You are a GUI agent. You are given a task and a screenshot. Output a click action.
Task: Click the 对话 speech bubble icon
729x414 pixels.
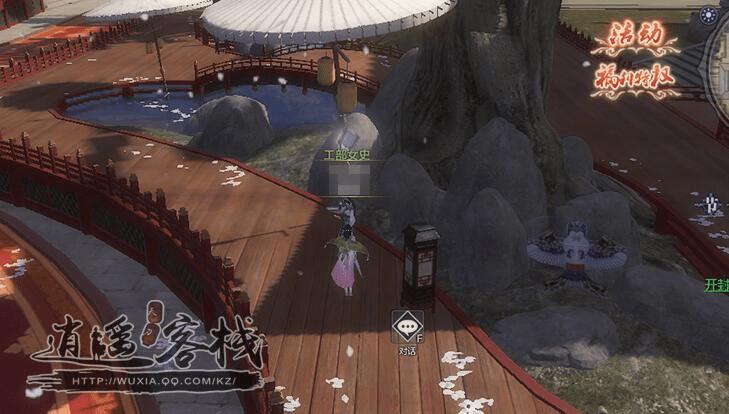click(406, 327)
